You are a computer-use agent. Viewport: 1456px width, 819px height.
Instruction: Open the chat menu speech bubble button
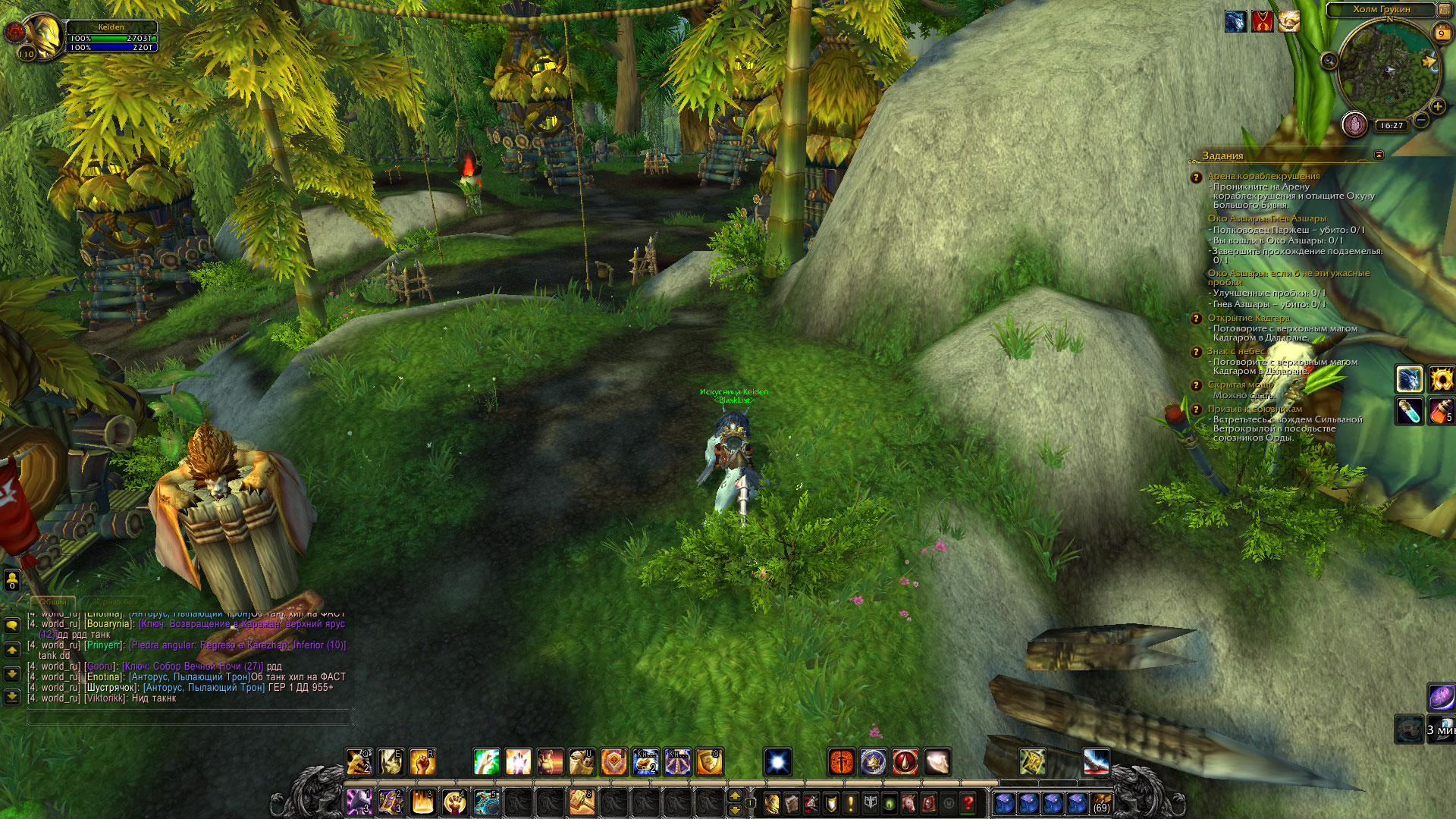(12, 625)
